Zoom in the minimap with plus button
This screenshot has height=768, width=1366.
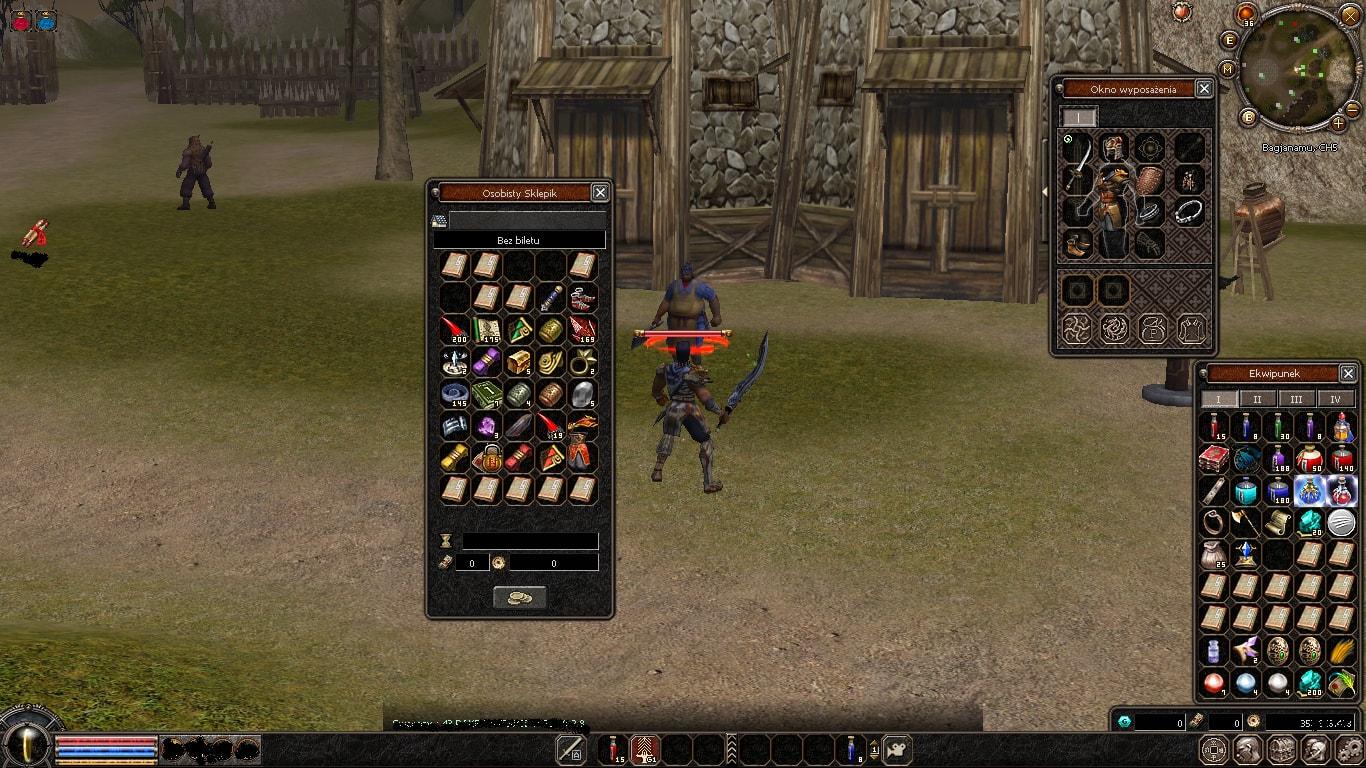pyautogui.click(x=1338, y=123)
